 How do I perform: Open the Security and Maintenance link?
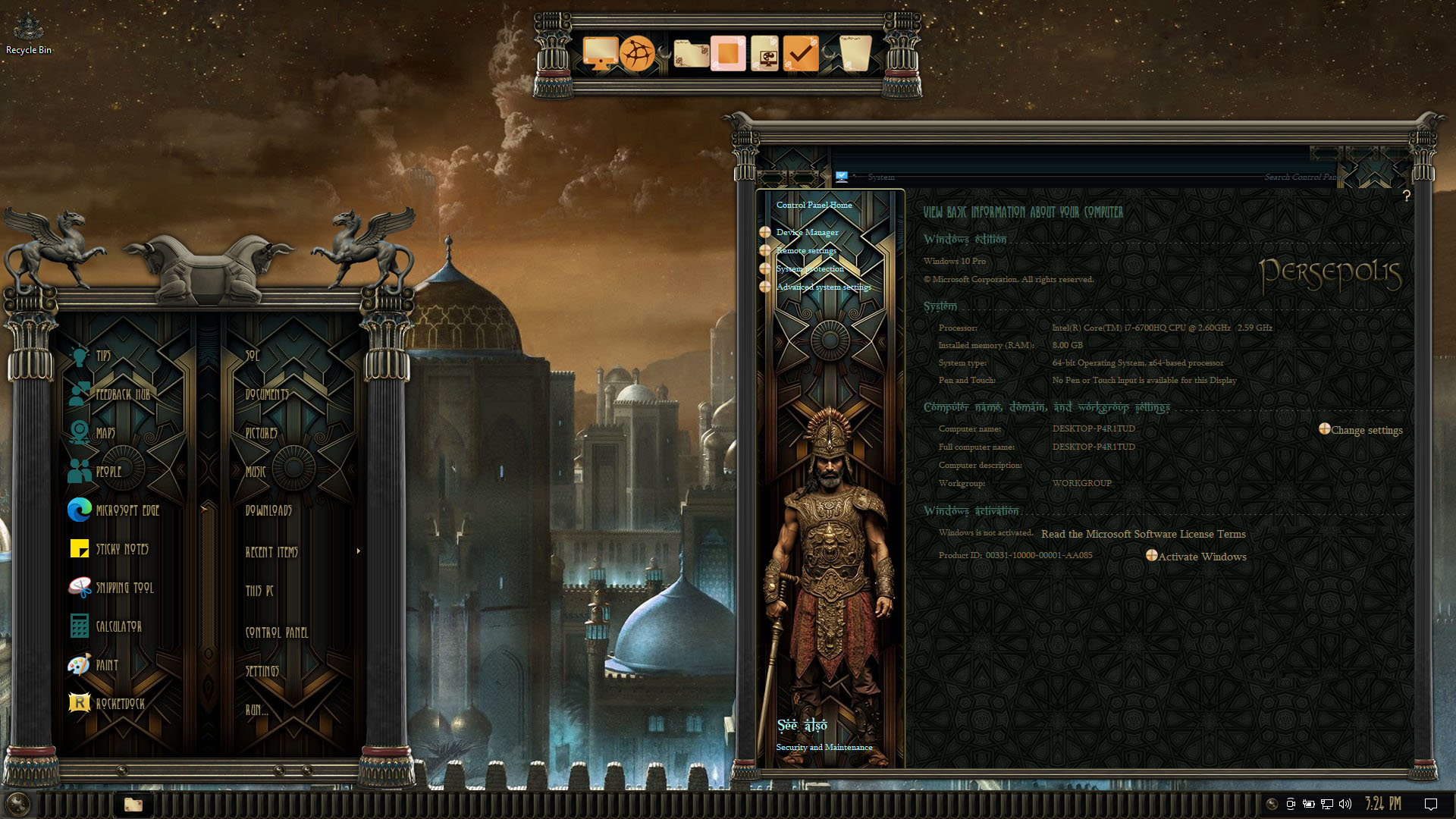[824, 747]
